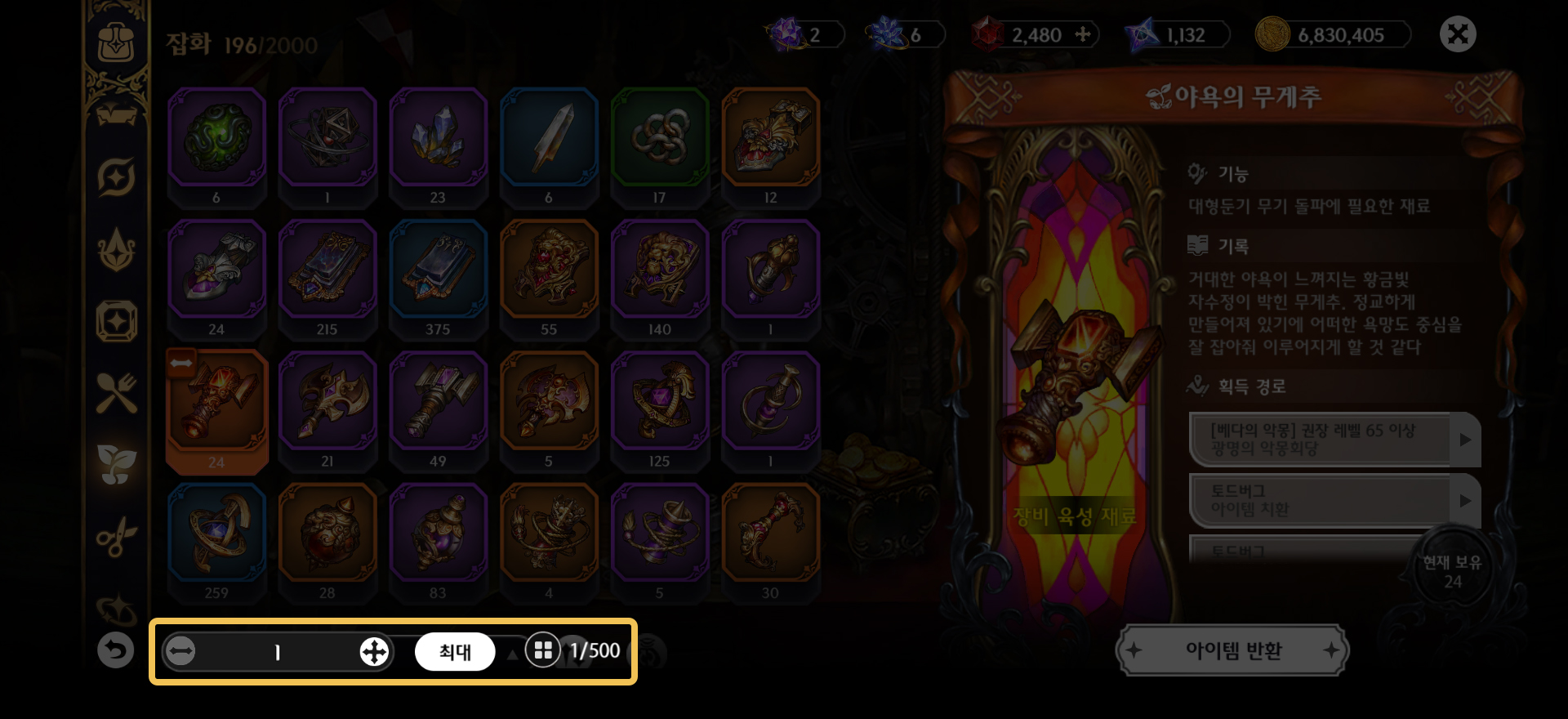
Task: Increase quantity with the plus button
Action: [x=374, y=651]
